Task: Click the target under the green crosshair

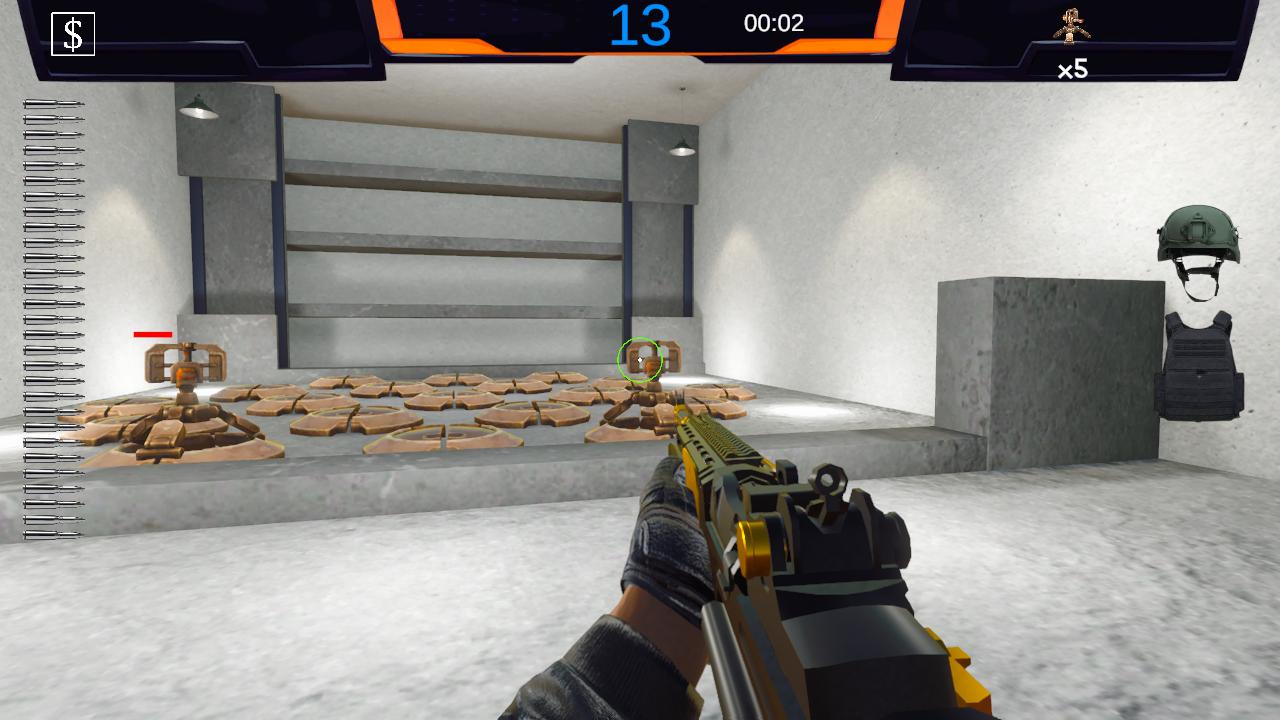Action: point(640,362)
